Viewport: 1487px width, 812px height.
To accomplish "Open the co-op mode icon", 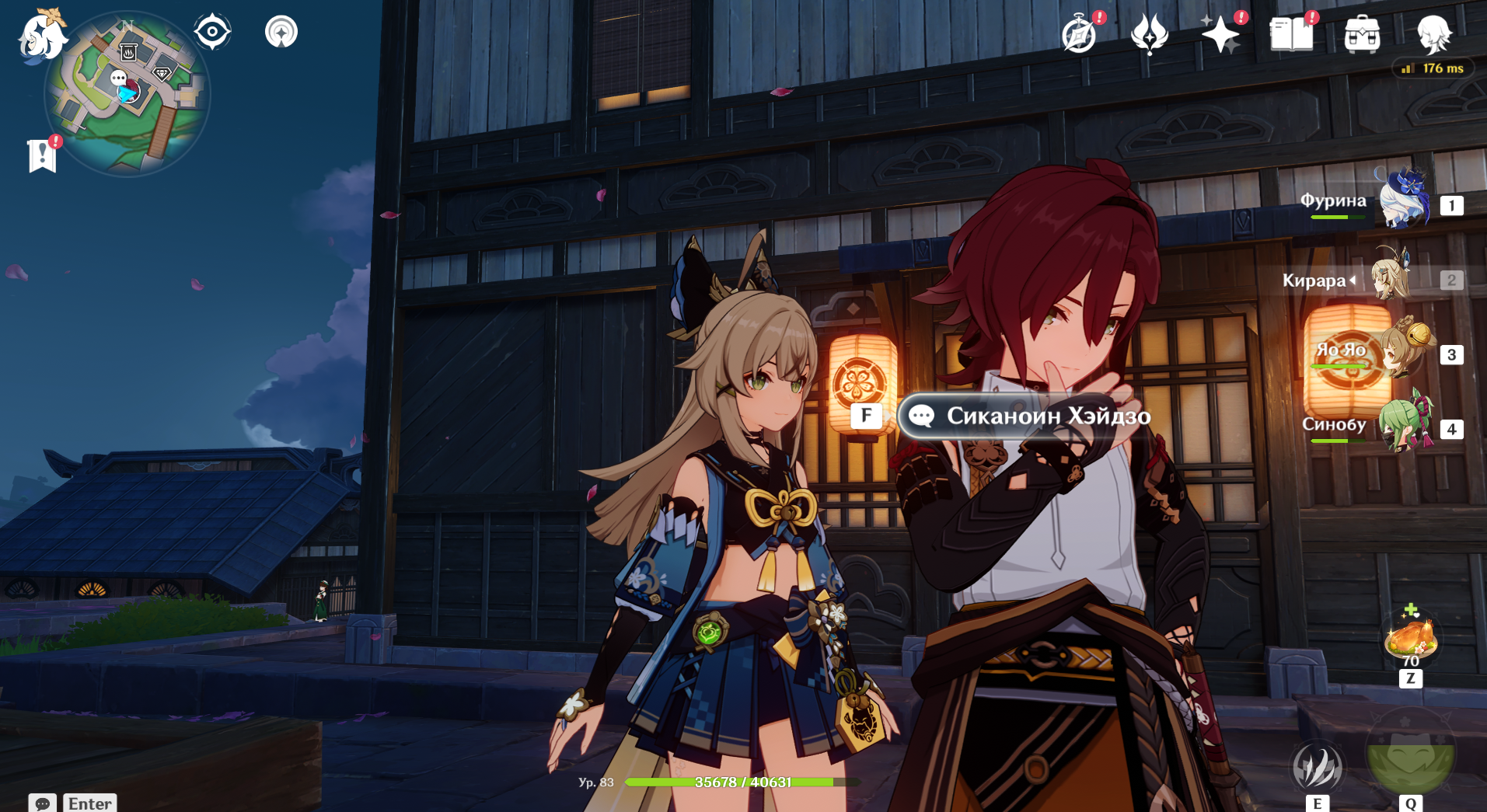I will click(281, 33).
